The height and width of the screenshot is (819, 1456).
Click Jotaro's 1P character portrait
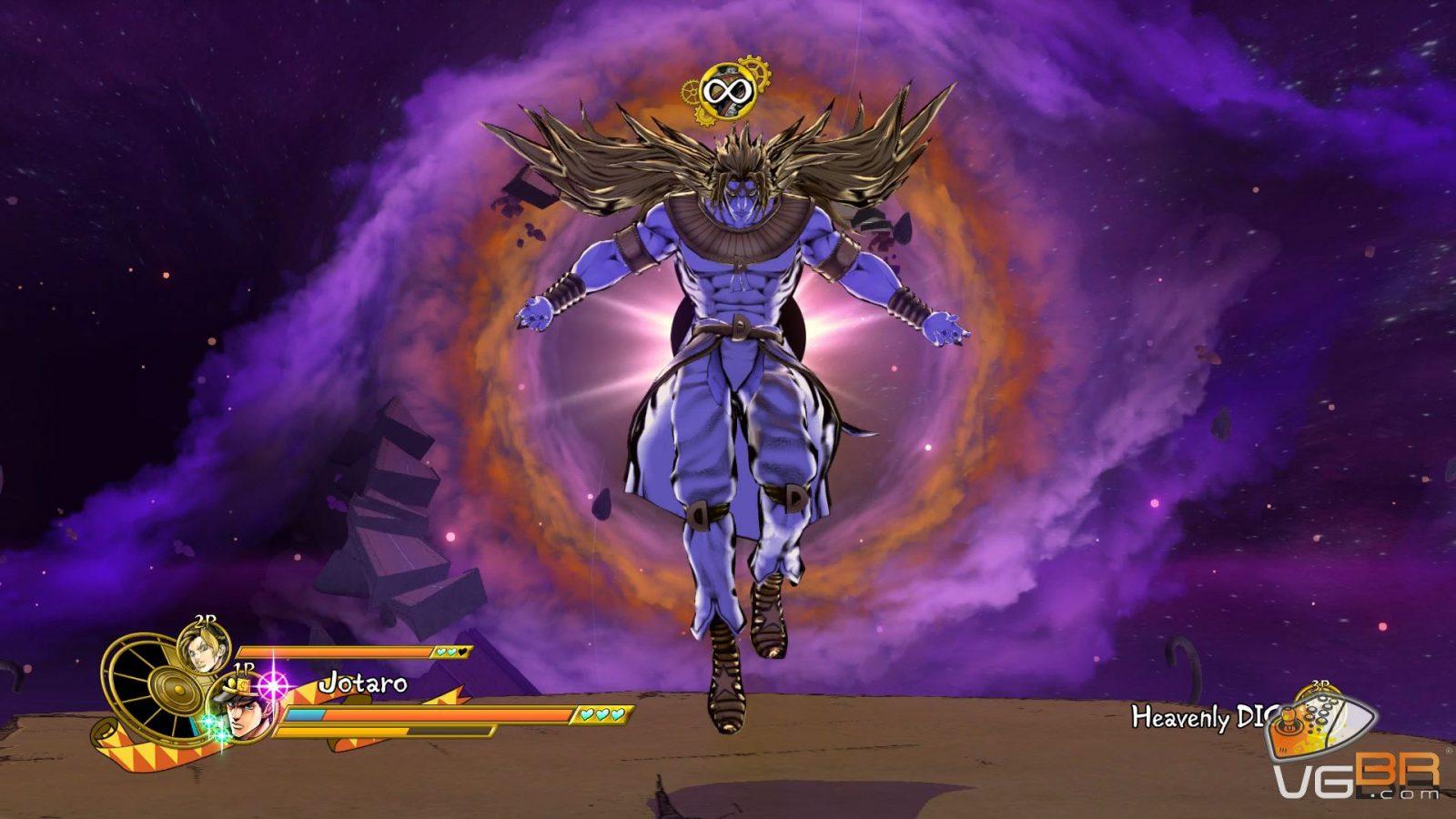click(x=243, y=710)
